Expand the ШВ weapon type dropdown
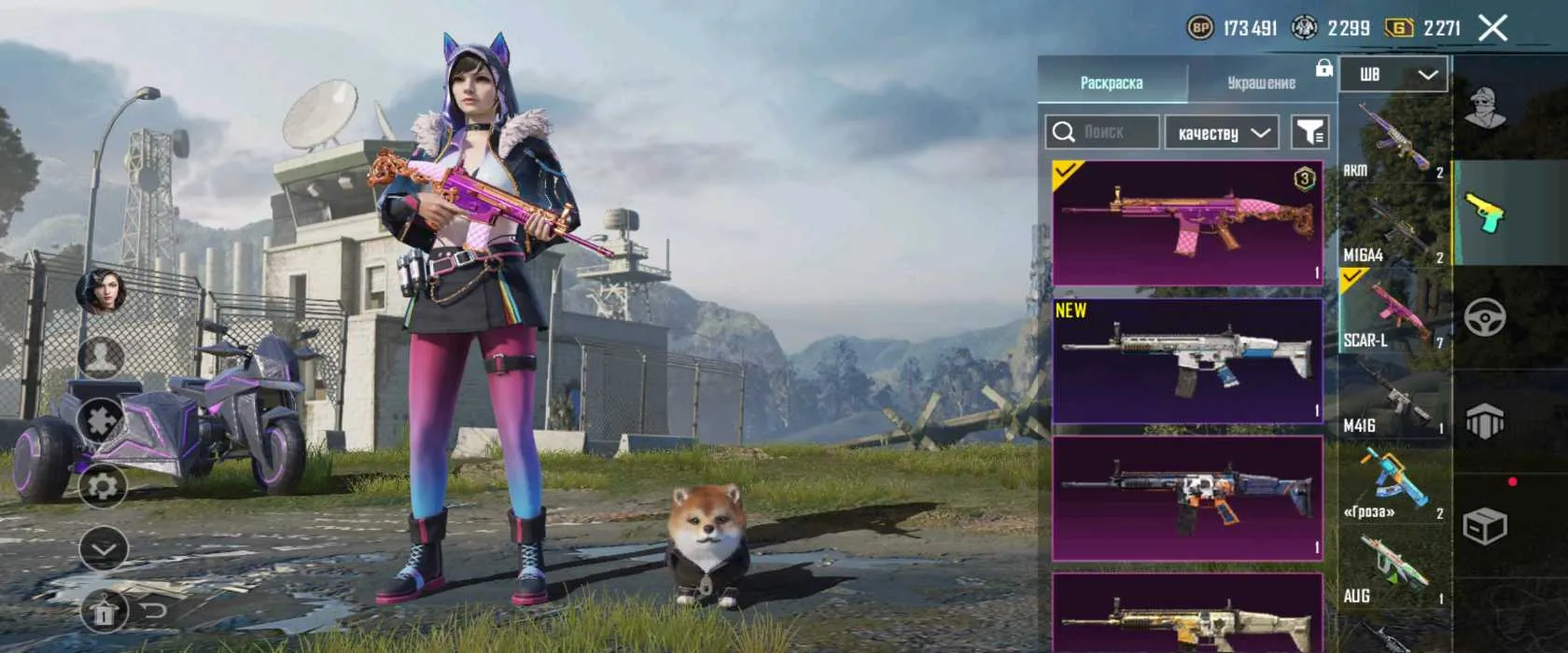 click(1393, 75)
